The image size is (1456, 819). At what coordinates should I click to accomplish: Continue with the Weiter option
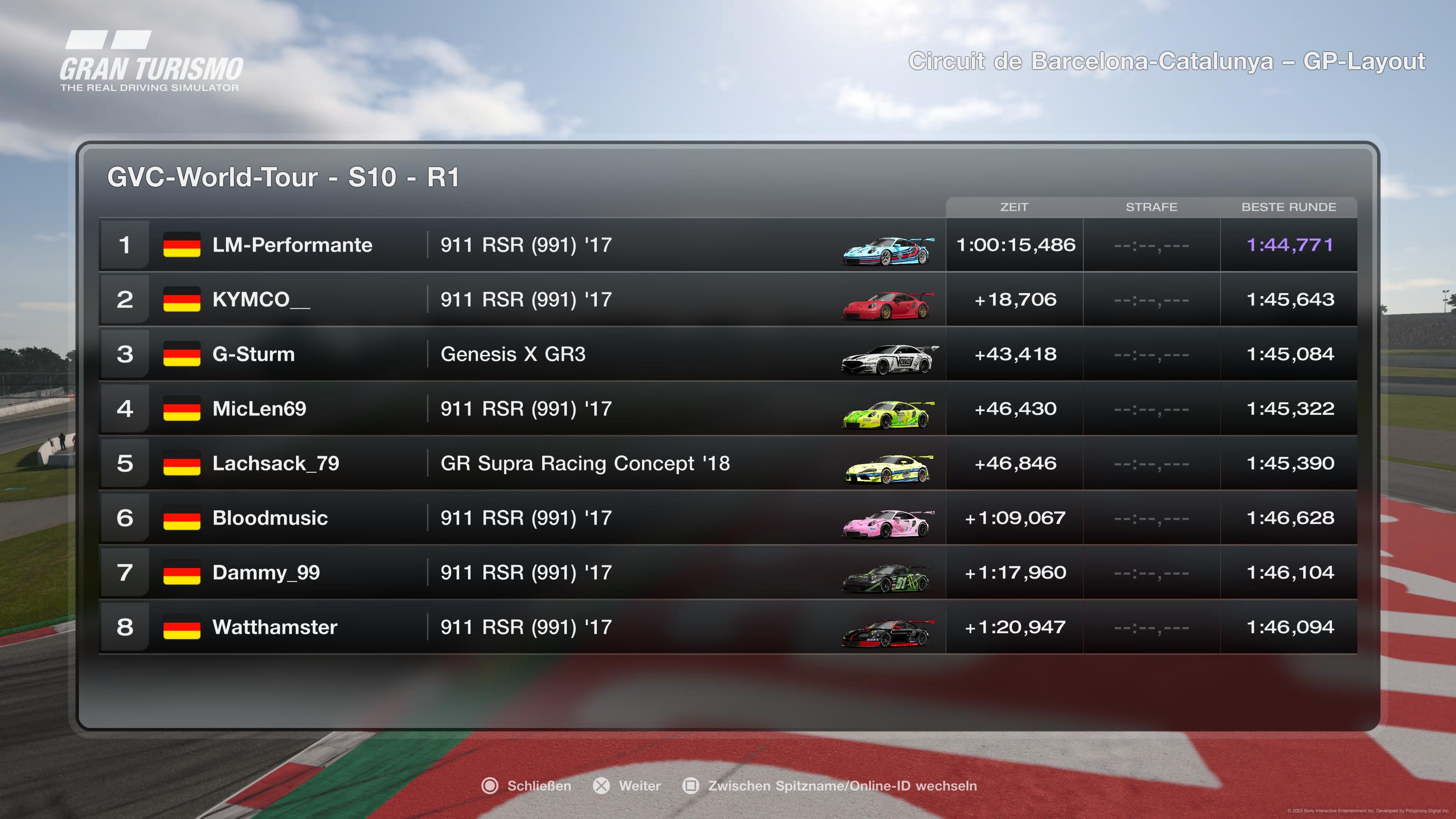[628, 786]
